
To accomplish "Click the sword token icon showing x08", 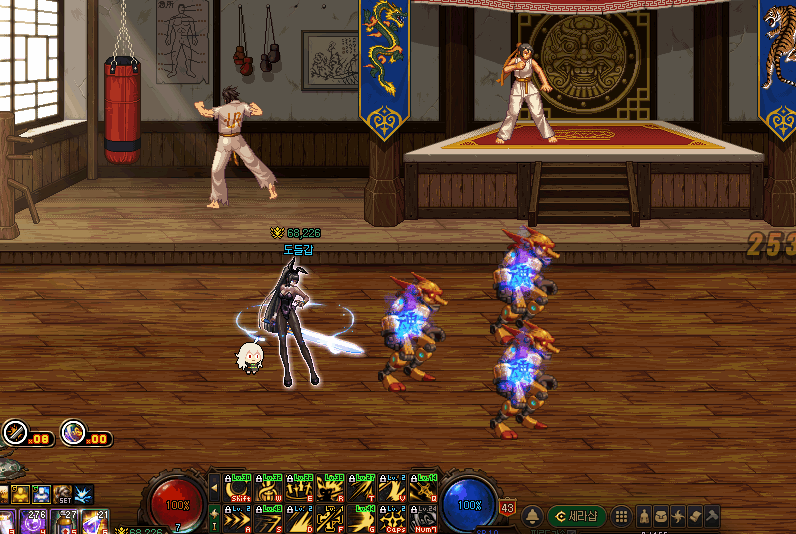I will point(14,433).
